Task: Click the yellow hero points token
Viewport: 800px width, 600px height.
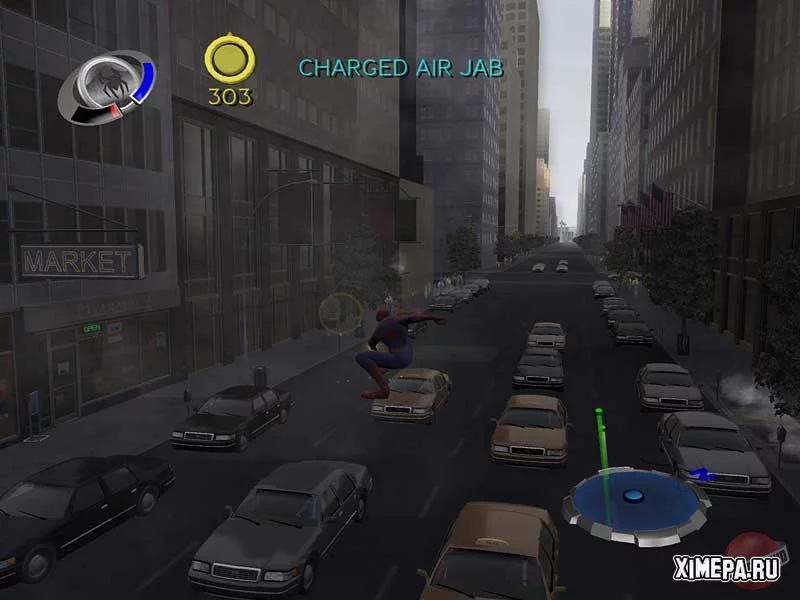Action: coord(229,61)
